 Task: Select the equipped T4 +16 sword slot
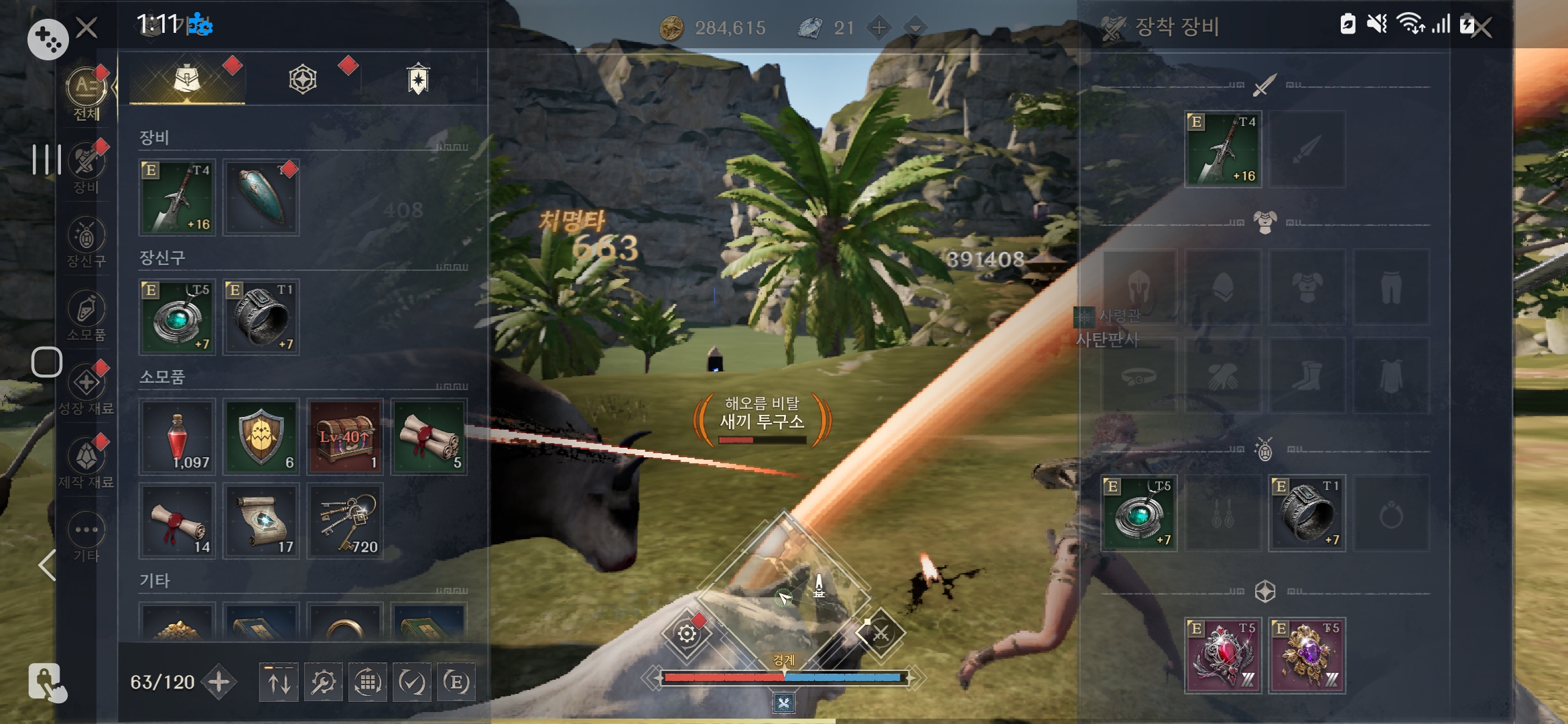click(x=1223, y=149)
